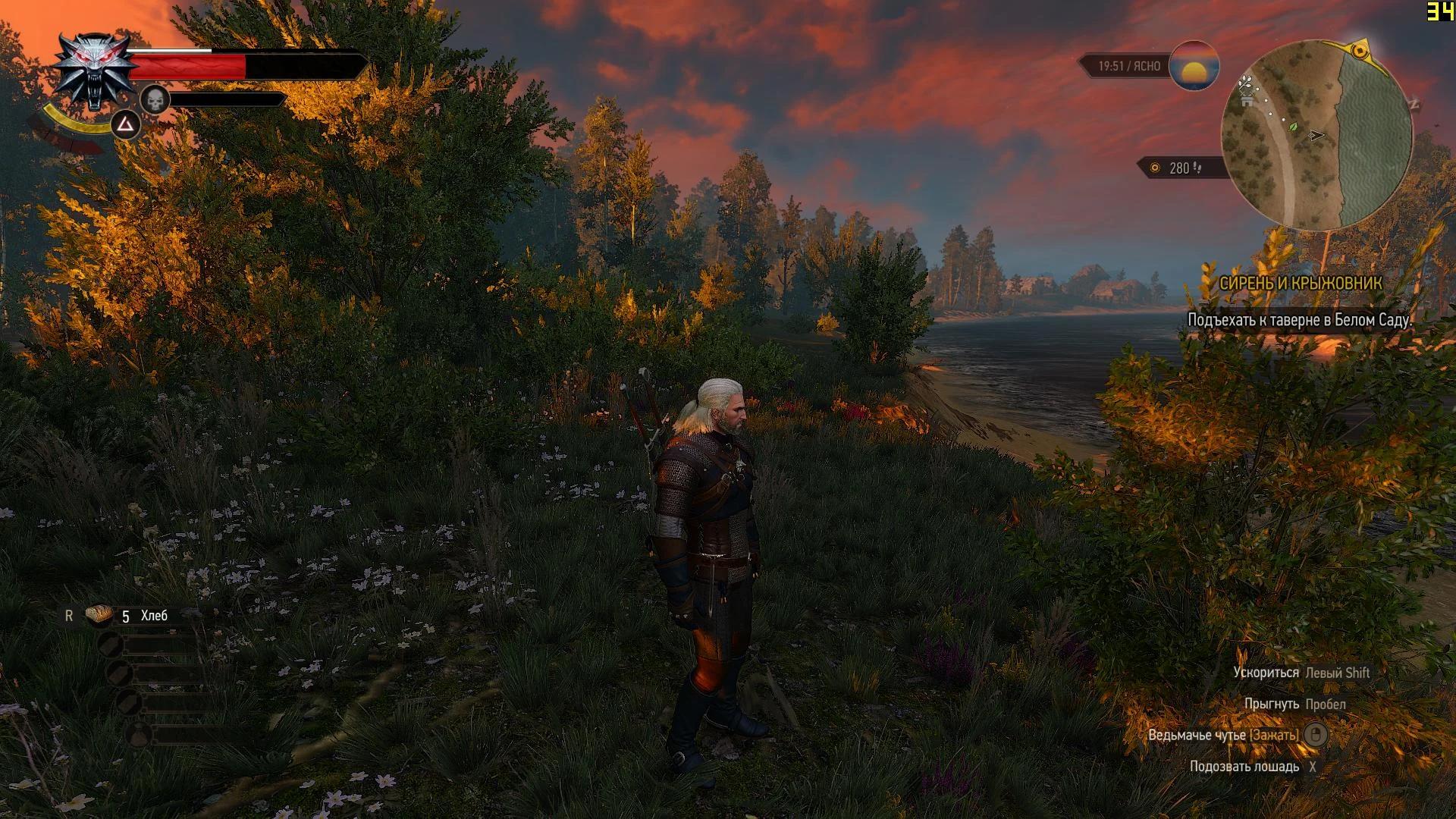
Task: Click the quest objective marker on minimap edge
Action: tap(1360, 51)
